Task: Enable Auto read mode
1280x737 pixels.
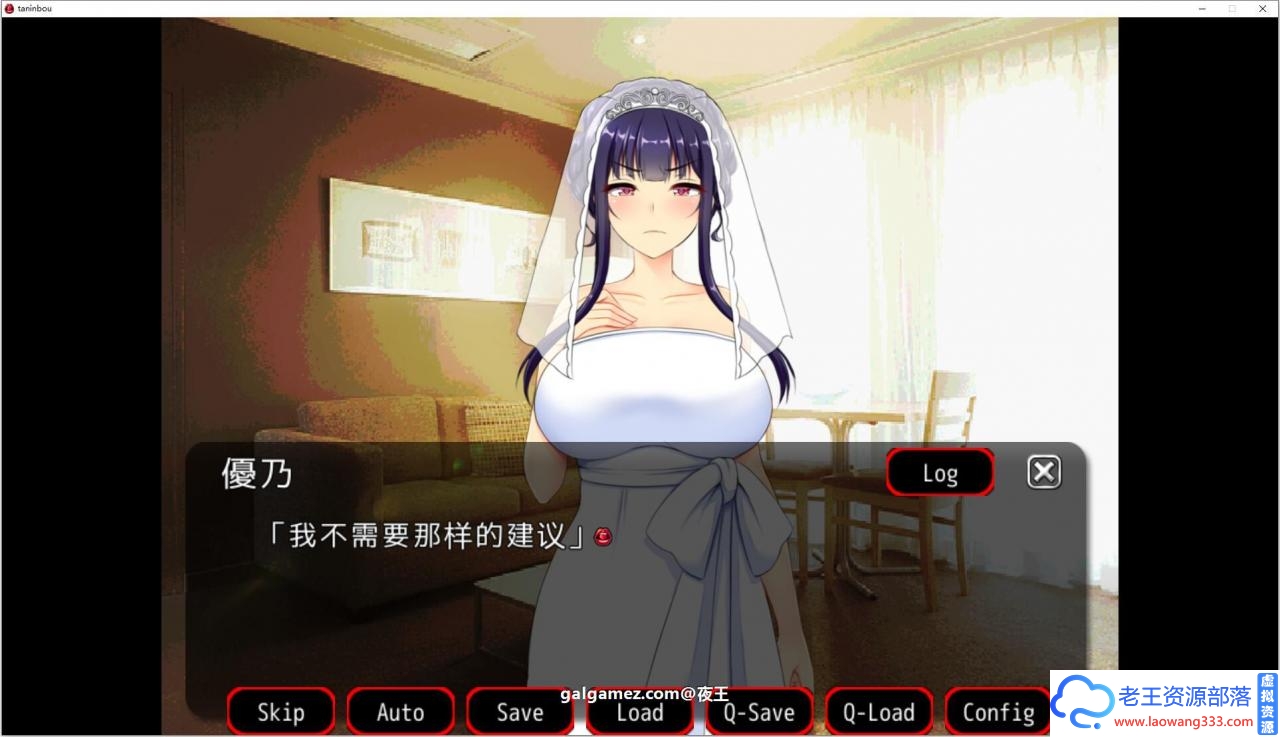Action: pyautogui.click(x=400, y=712)
